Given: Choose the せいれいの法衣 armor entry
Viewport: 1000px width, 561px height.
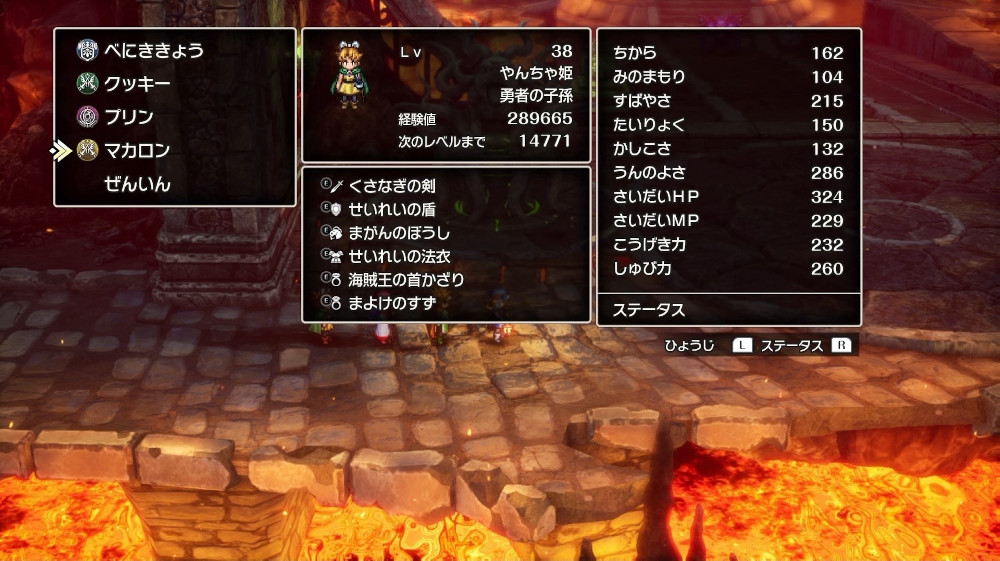Looking at the screenshot, I should click(399, 256).
